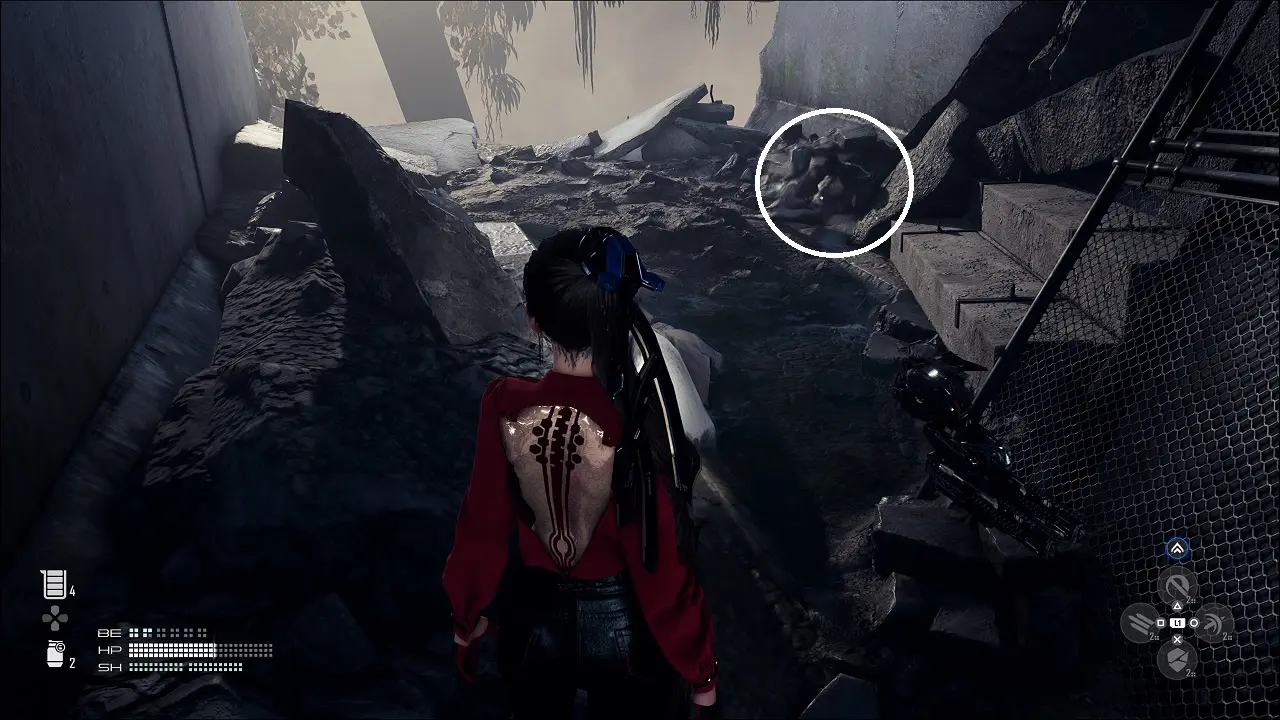Activate the triple-slash Beta skill
Image resolution: width=1280 pixels, height=720 pixels.
click(x=1140, y=623)
